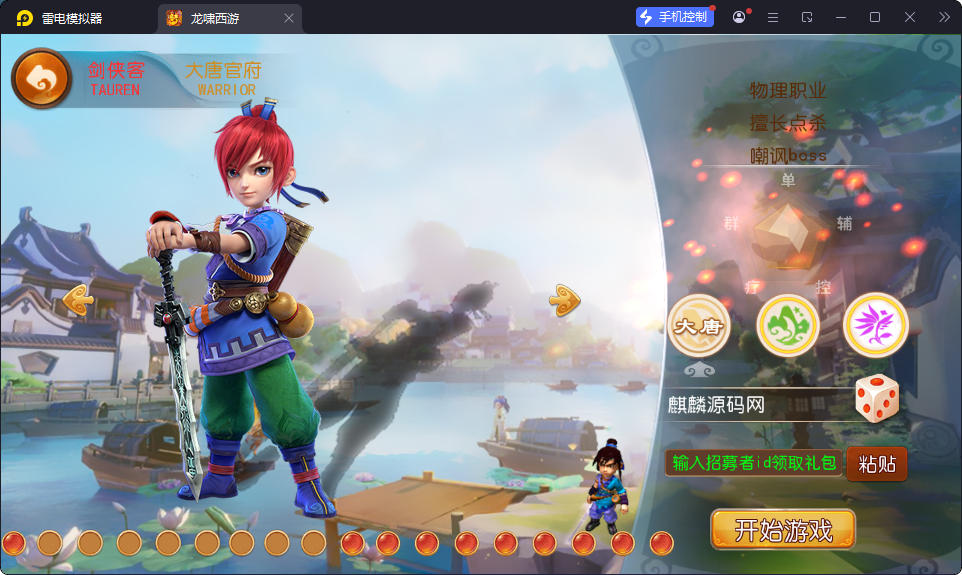
Task: Choose the purple phoenix faction icon
Action: (875, 325)
